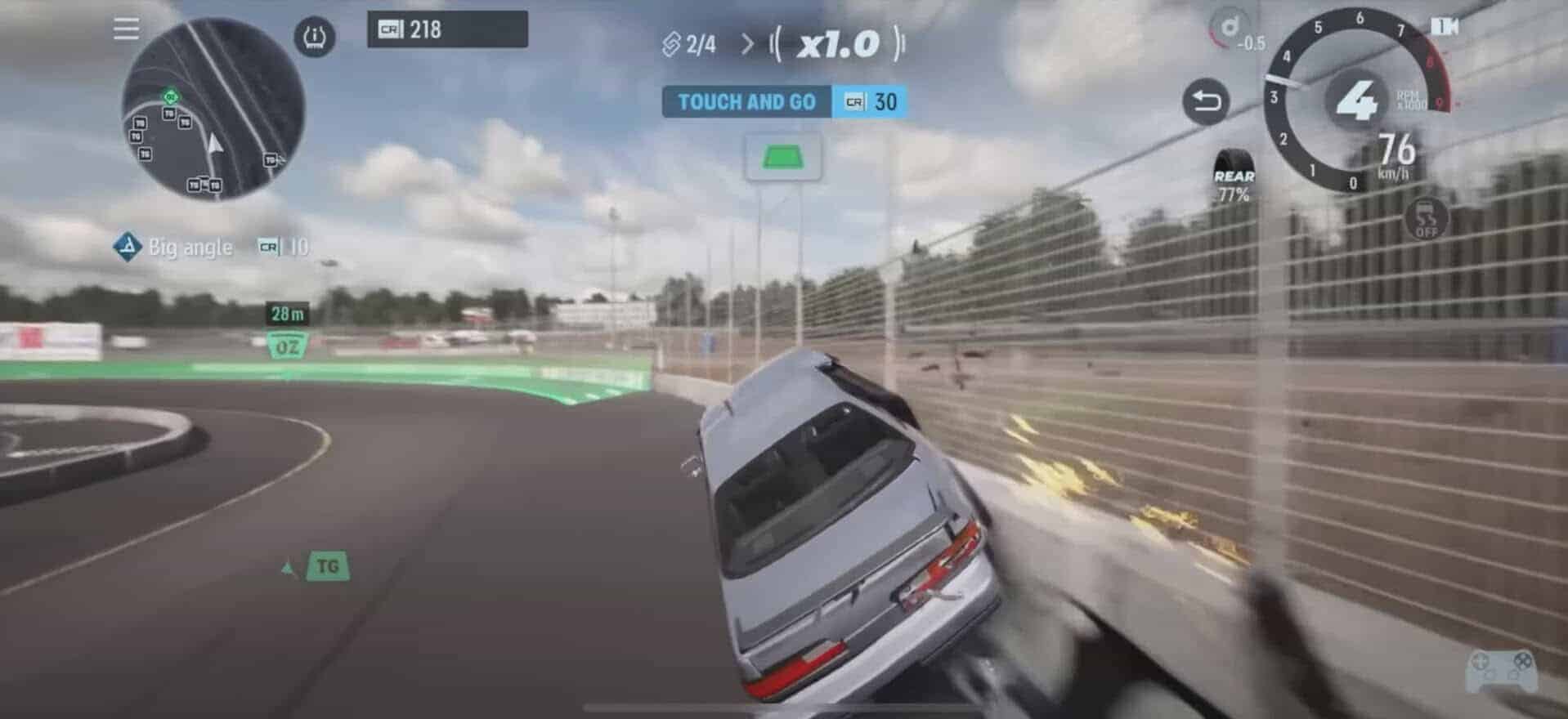Open the gamepad controls icon
The image size is (1568, 719).
(1501, 670)
